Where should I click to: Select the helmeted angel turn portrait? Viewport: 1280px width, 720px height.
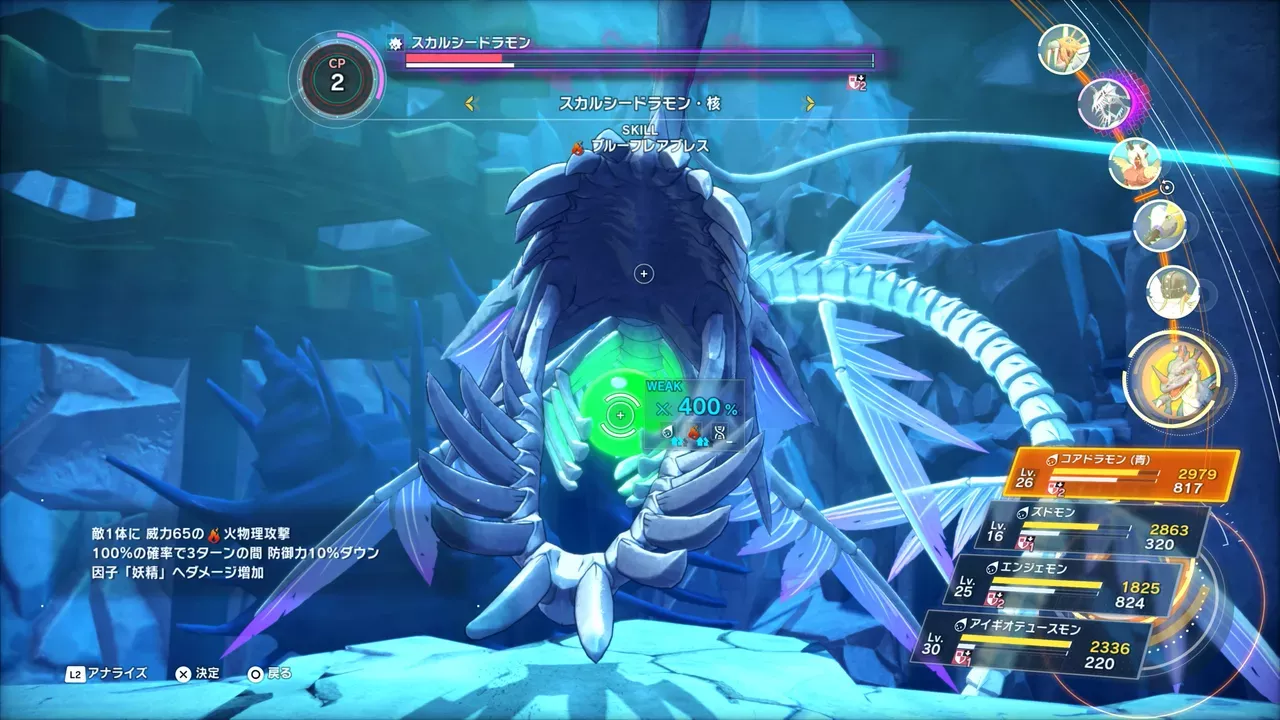(1172, 290)
